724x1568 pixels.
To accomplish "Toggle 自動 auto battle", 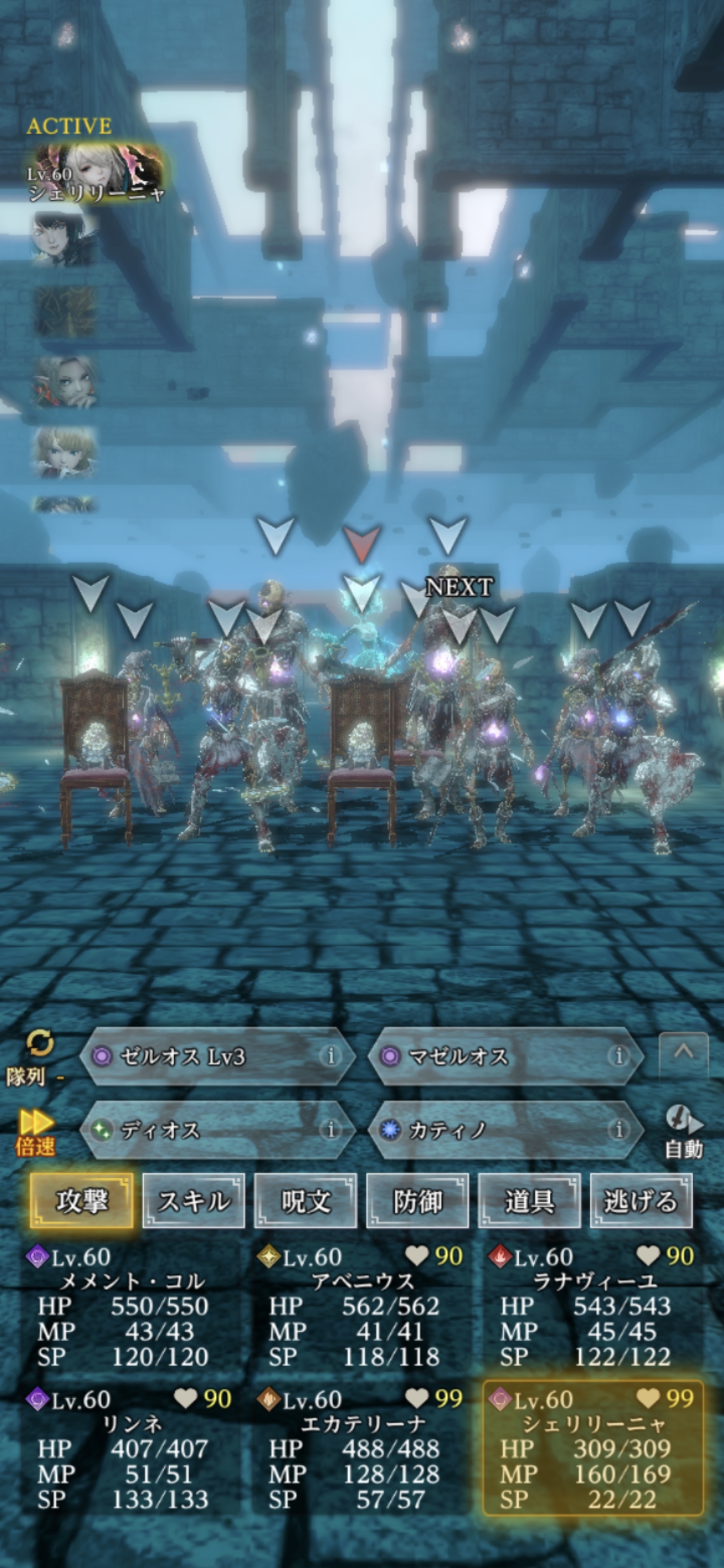I will [683, 1132].
